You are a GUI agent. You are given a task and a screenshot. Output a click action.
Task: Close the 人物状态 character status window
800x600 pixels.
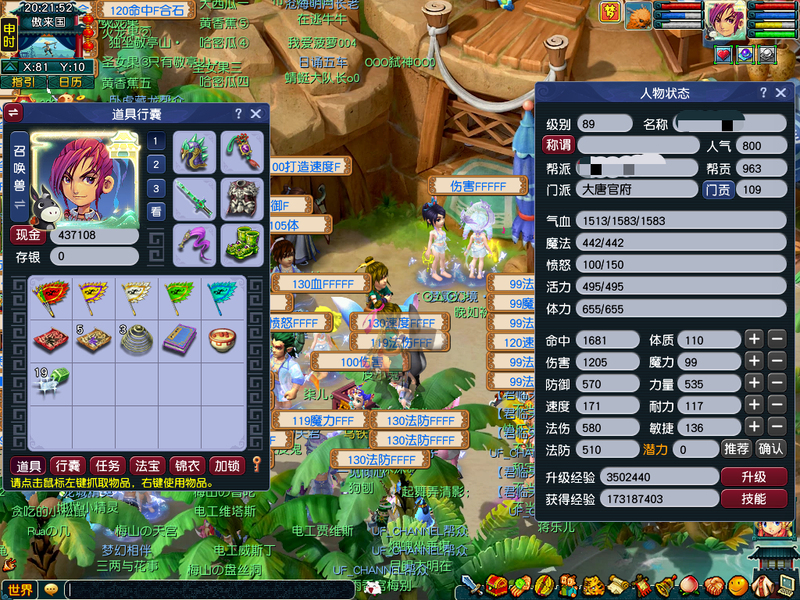783,93
